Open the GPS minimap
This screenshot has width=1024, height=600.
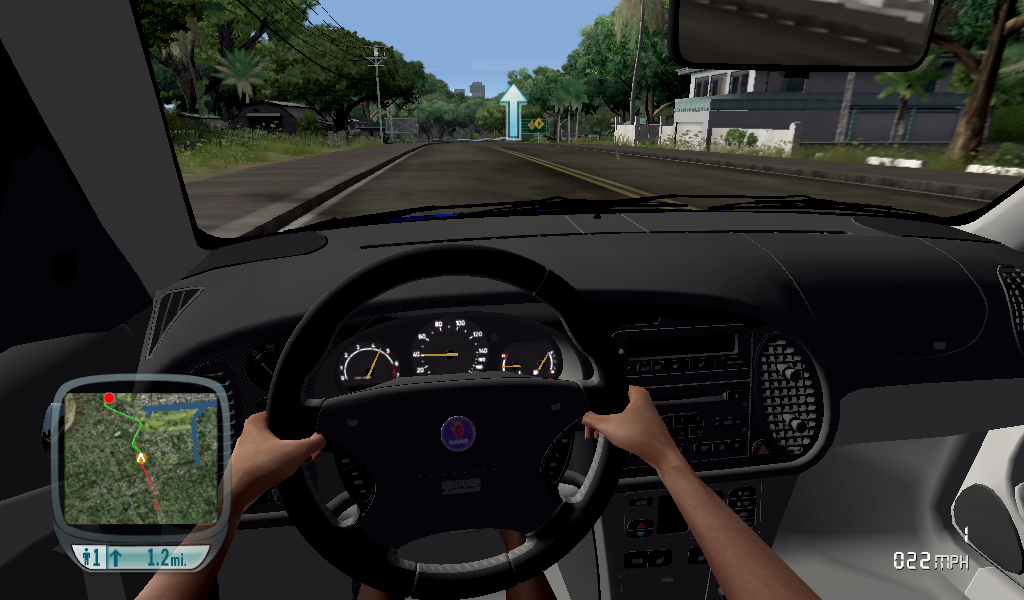140,457
